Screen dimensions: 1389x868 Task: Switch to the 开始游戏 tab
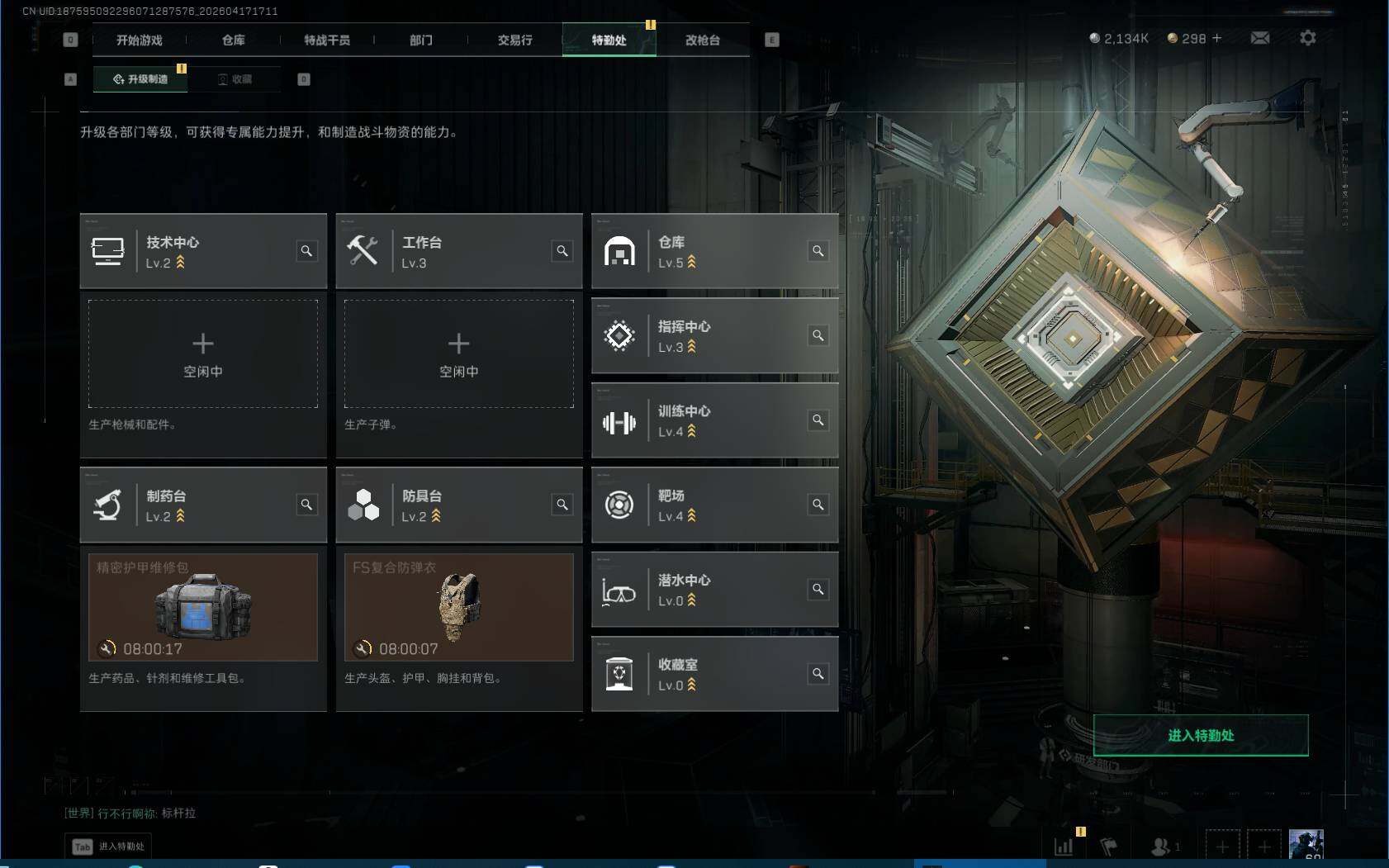click(139, 40)
